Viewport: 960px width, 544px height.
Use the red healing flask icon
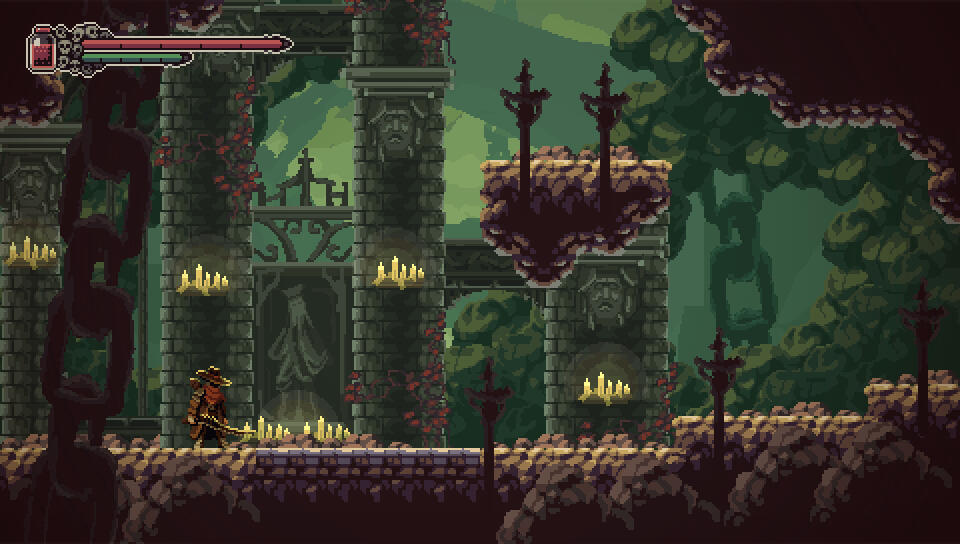coord(42,50)
